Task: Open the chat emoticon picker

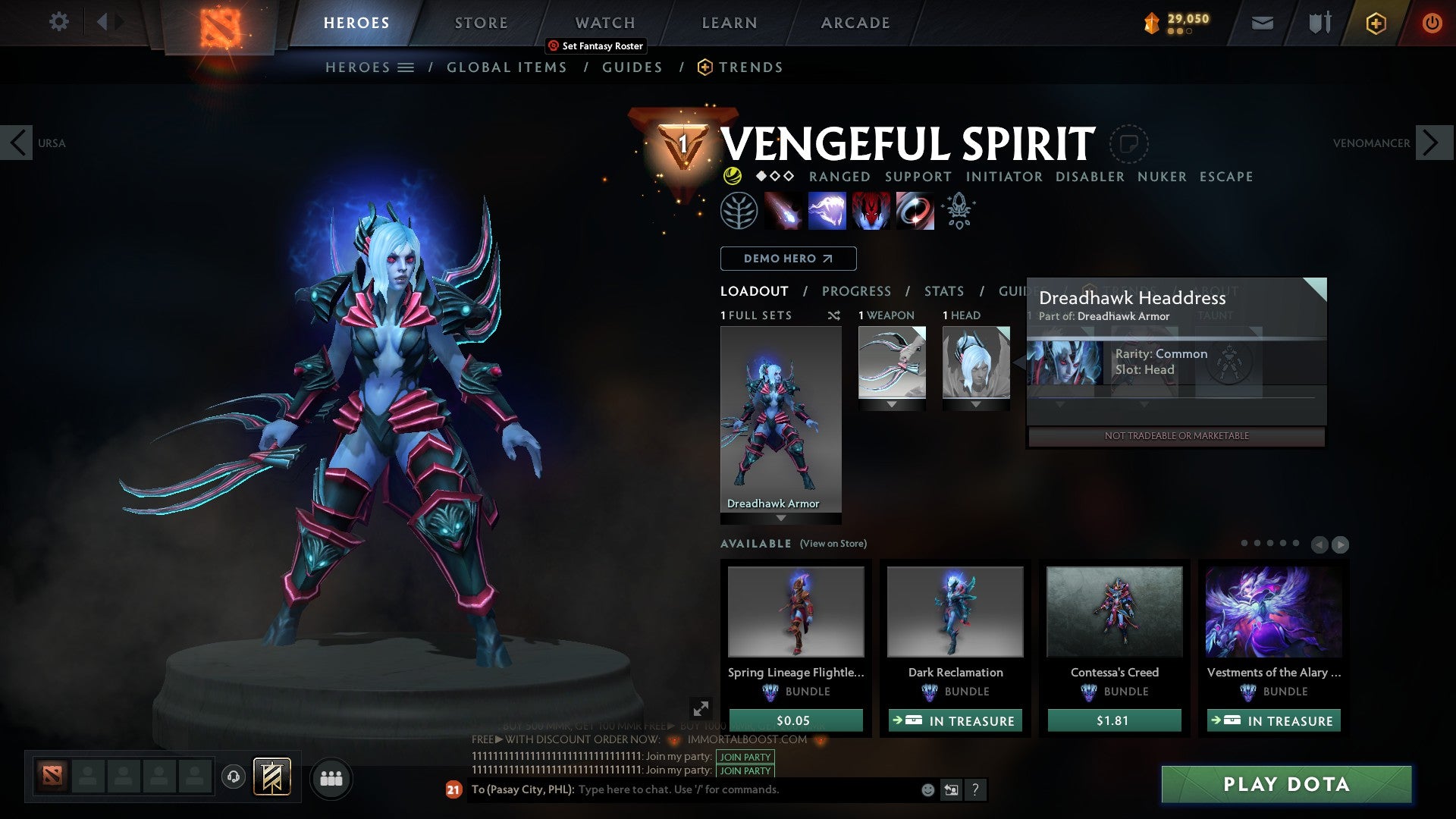Action: (927, 789)
